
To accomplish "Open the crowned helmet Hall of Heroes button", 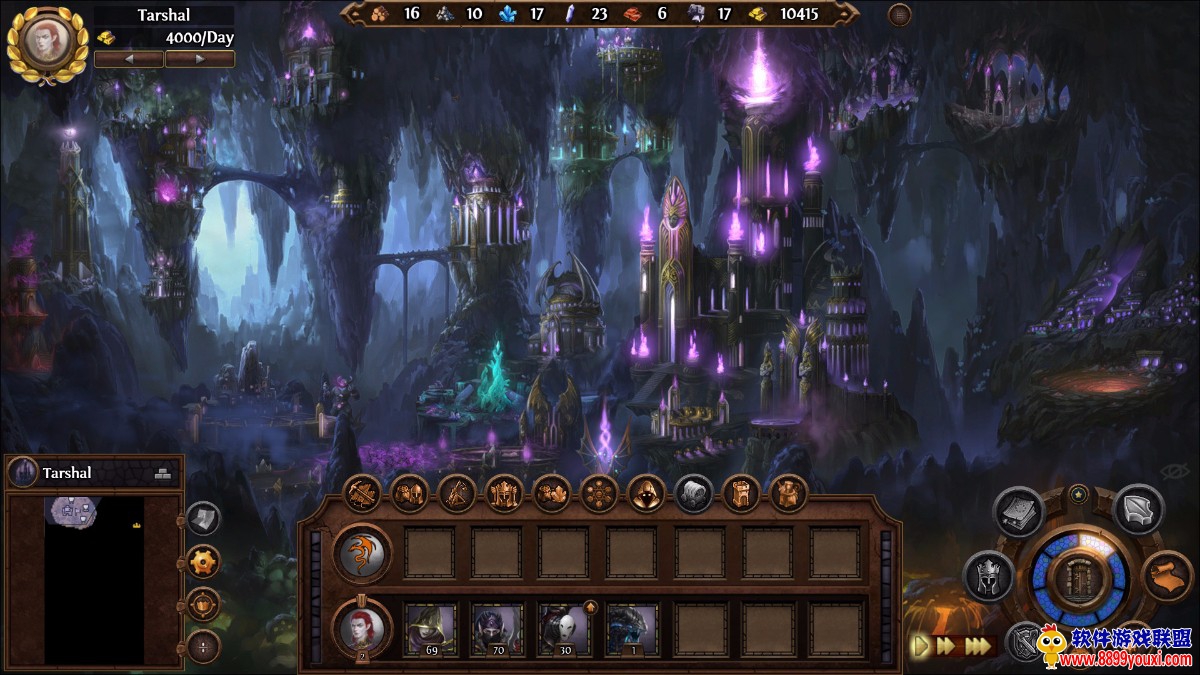I will (504, 493).
